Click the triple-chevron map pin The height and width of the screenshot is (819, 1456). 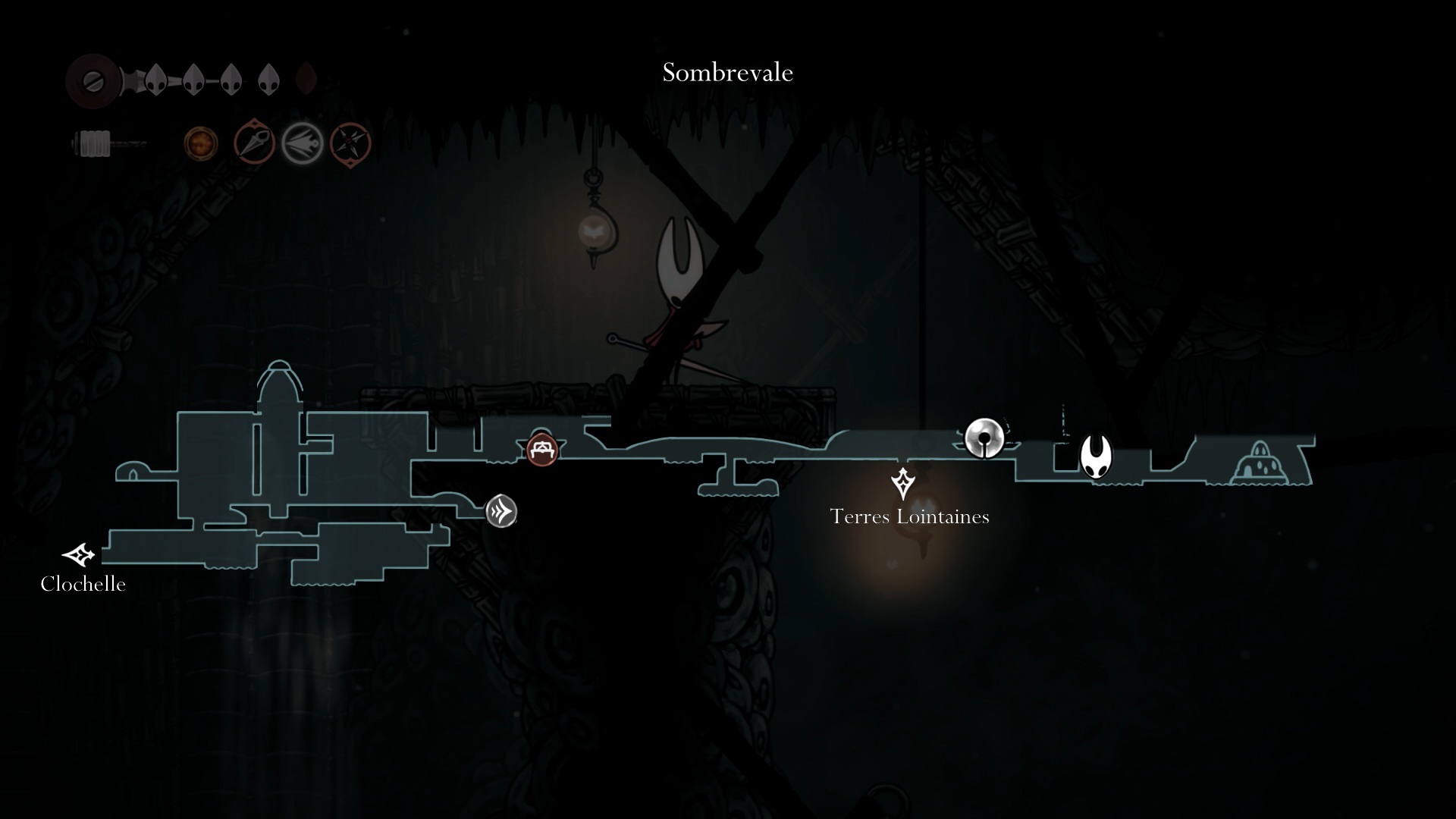[x=501, y=511]
